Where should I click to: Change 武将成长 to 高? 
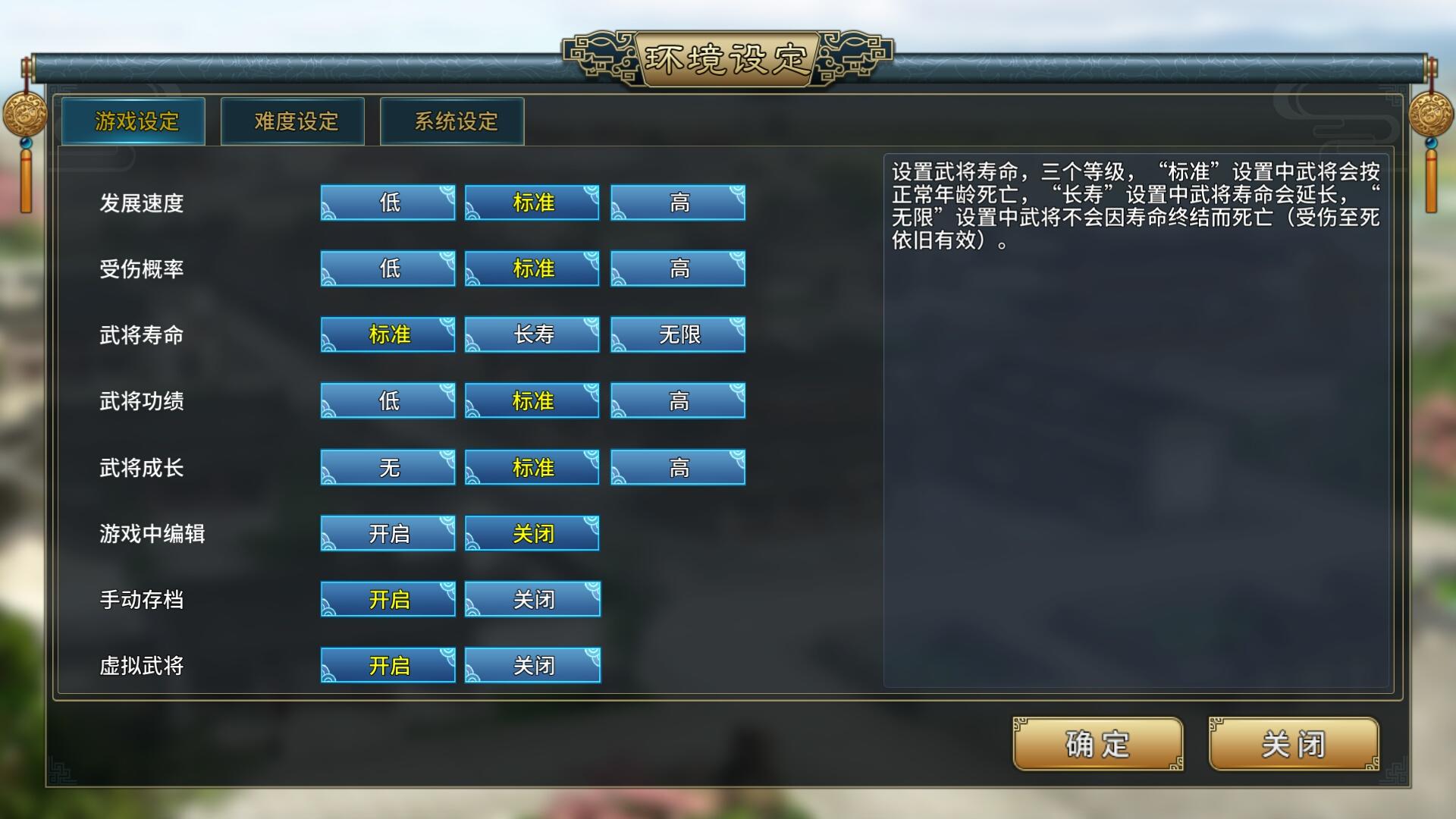pyautogui.click(x=677, y=467)
